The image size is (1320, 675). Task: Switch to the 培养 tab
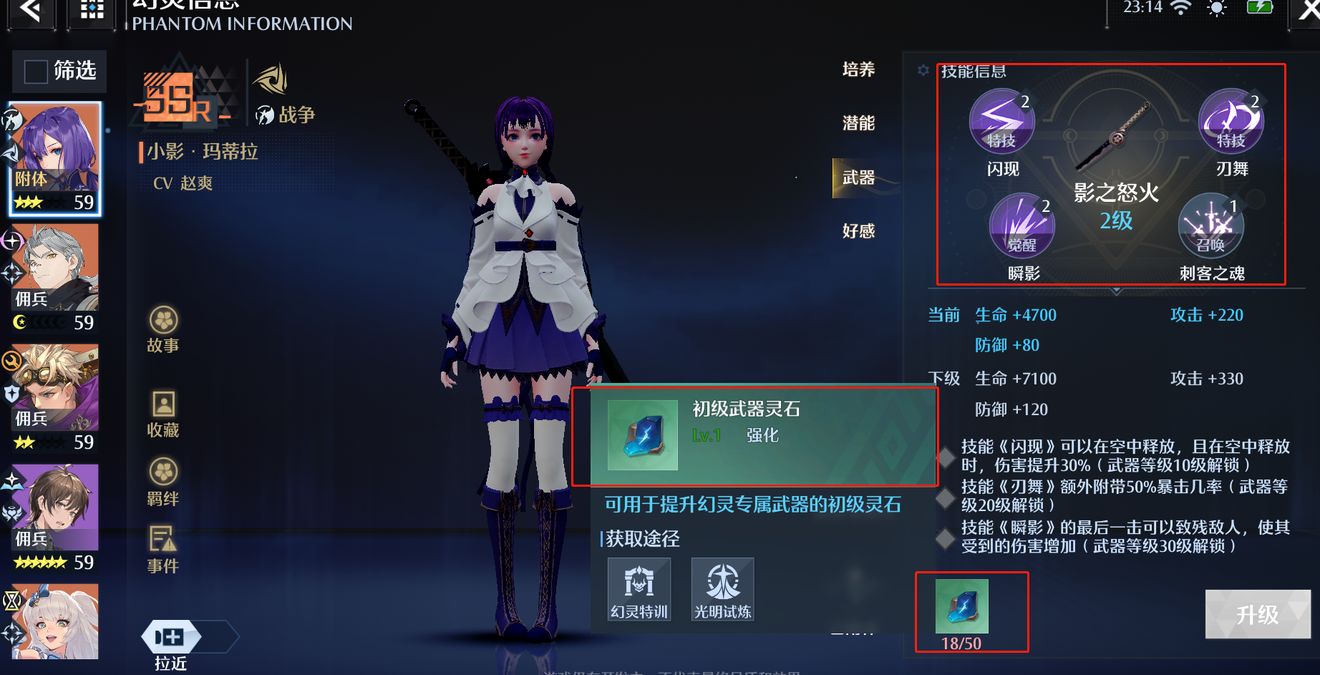[x=858, y=69]
